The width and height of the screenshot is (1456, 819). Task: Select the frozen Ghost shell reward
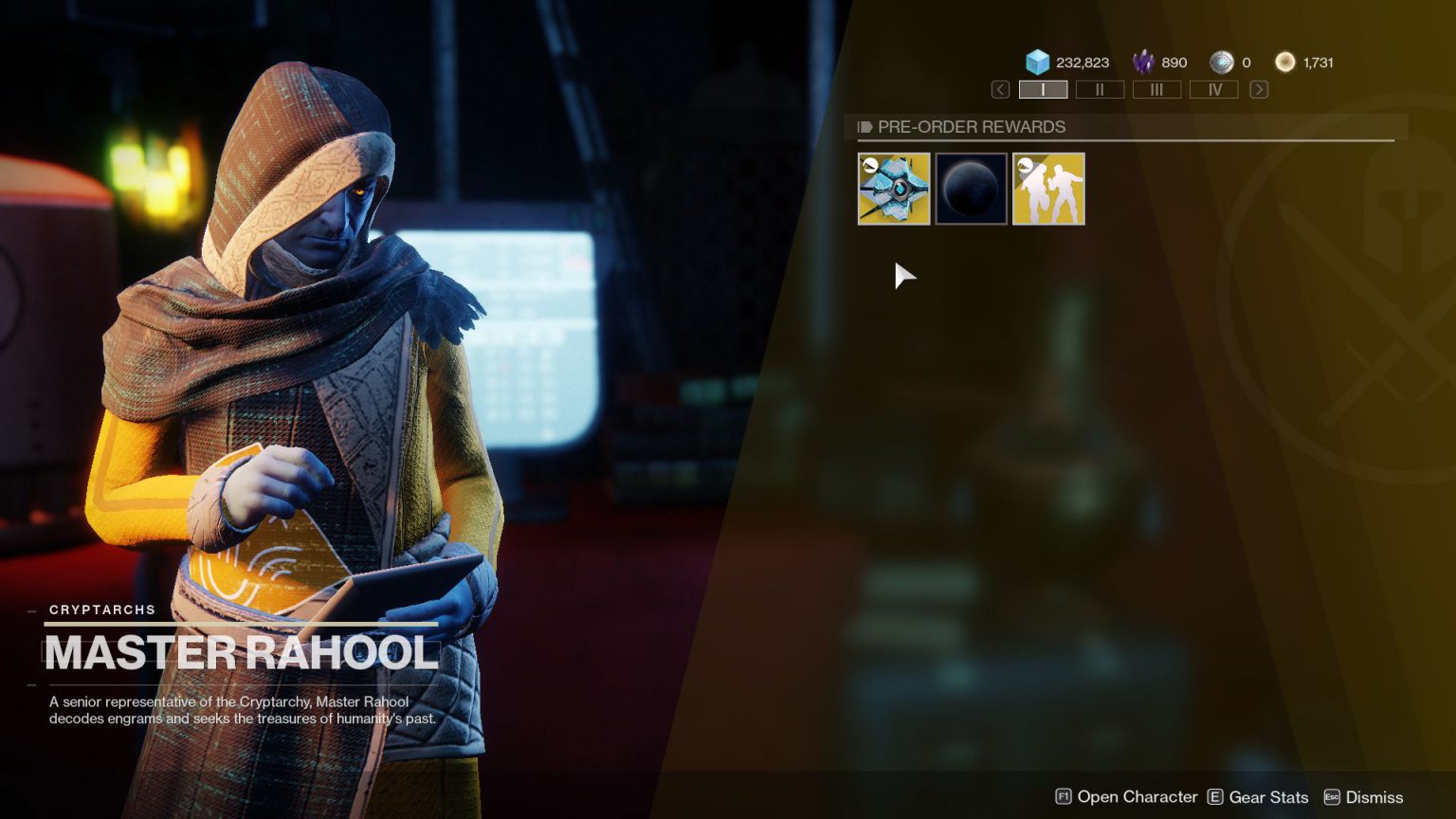pyautogui.click(x=893, y=188)
